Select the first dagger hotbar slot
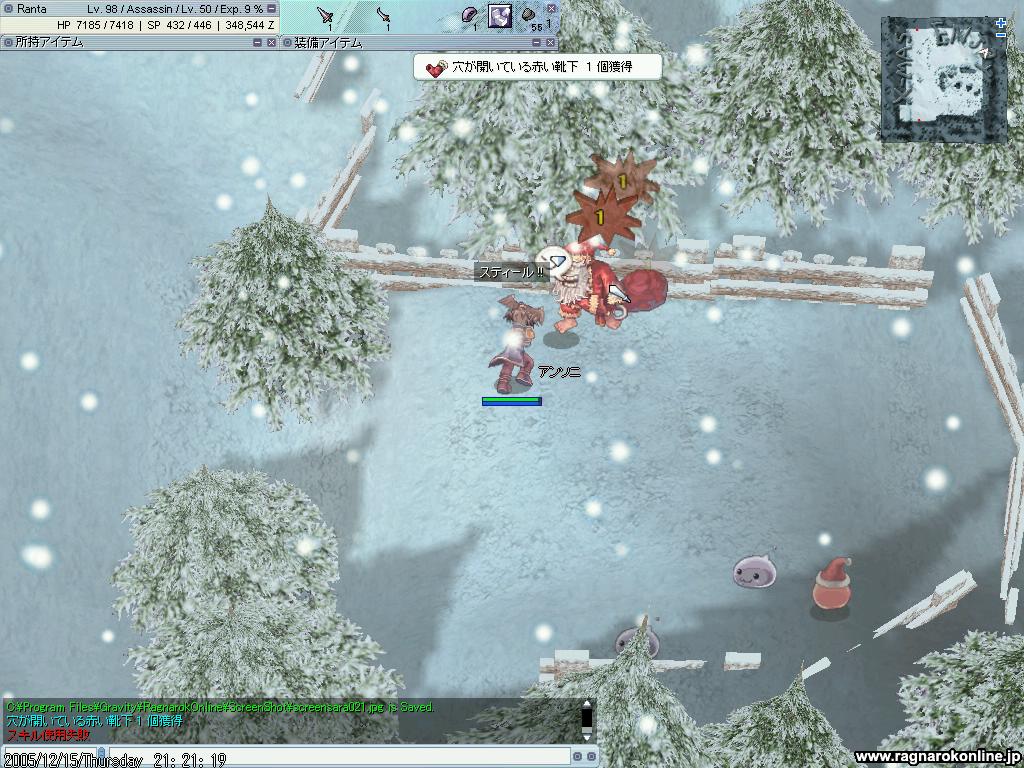 click(327, 16)
